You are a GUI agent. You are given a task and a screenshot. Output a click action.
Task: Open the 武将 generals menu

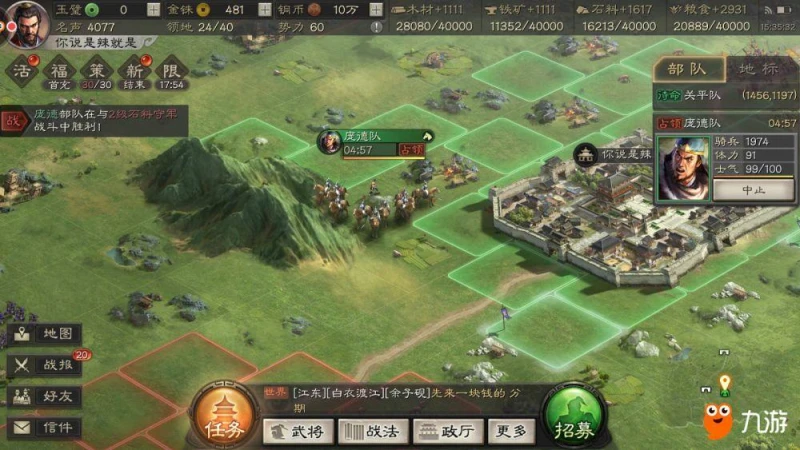299,431
